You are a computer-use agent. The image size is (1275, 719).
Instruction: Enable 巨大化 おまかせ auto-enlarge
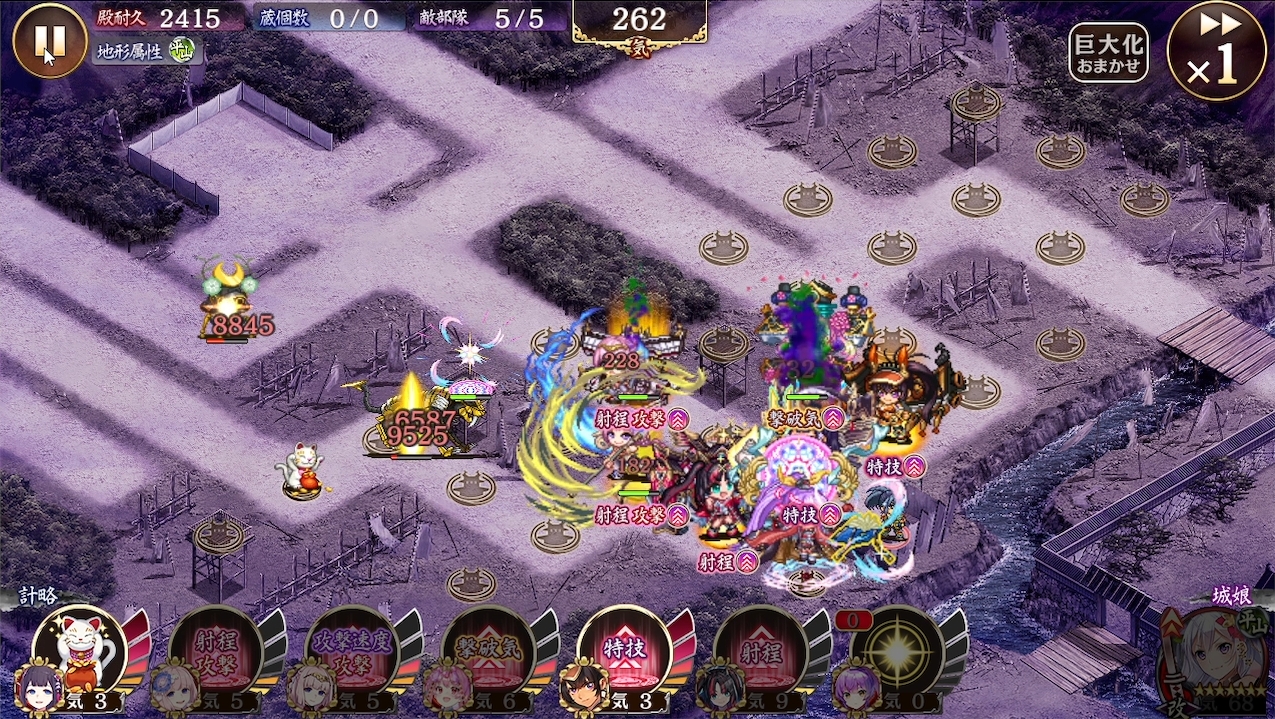(1107, 52)
